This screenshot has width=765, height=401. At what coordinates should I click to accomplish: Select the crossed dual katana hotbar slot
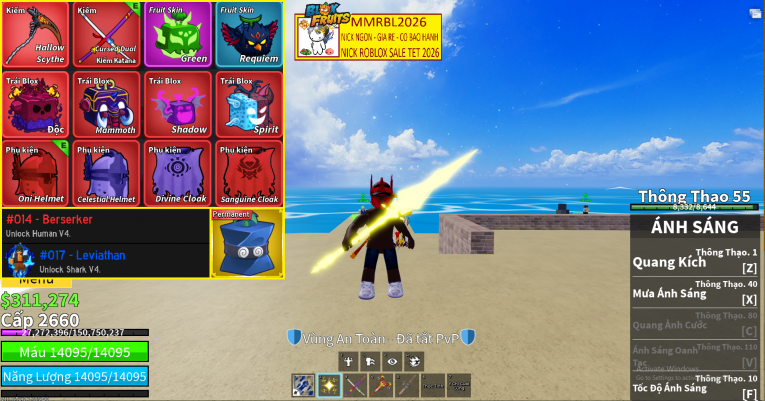pos(355,385)
